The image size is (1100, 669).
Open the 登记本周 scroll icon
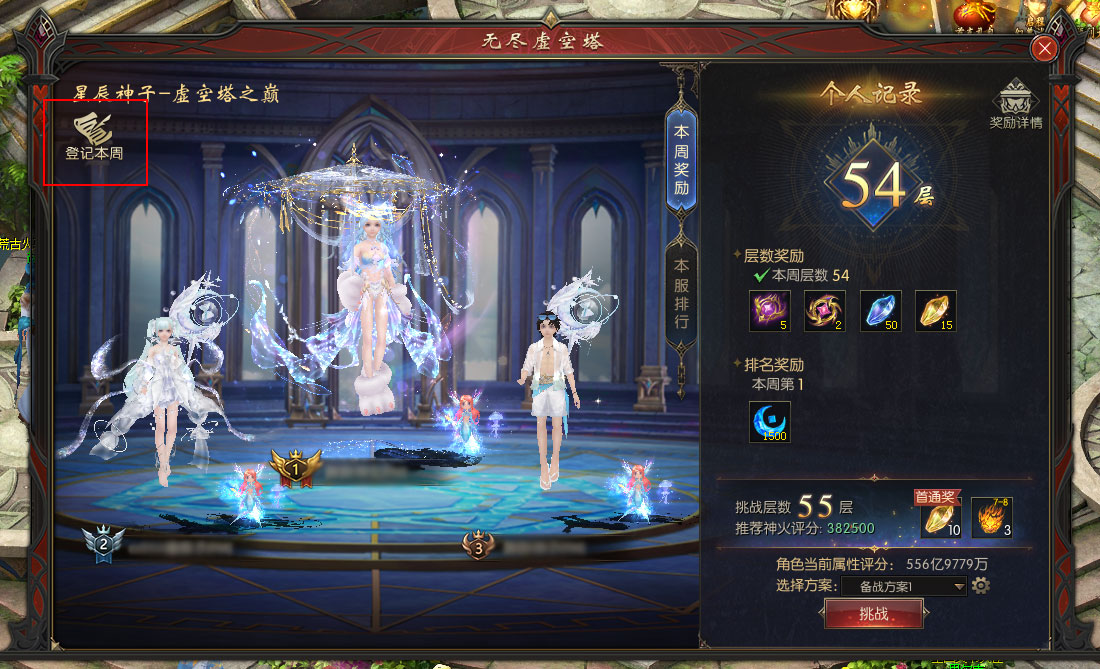(94, 134)
